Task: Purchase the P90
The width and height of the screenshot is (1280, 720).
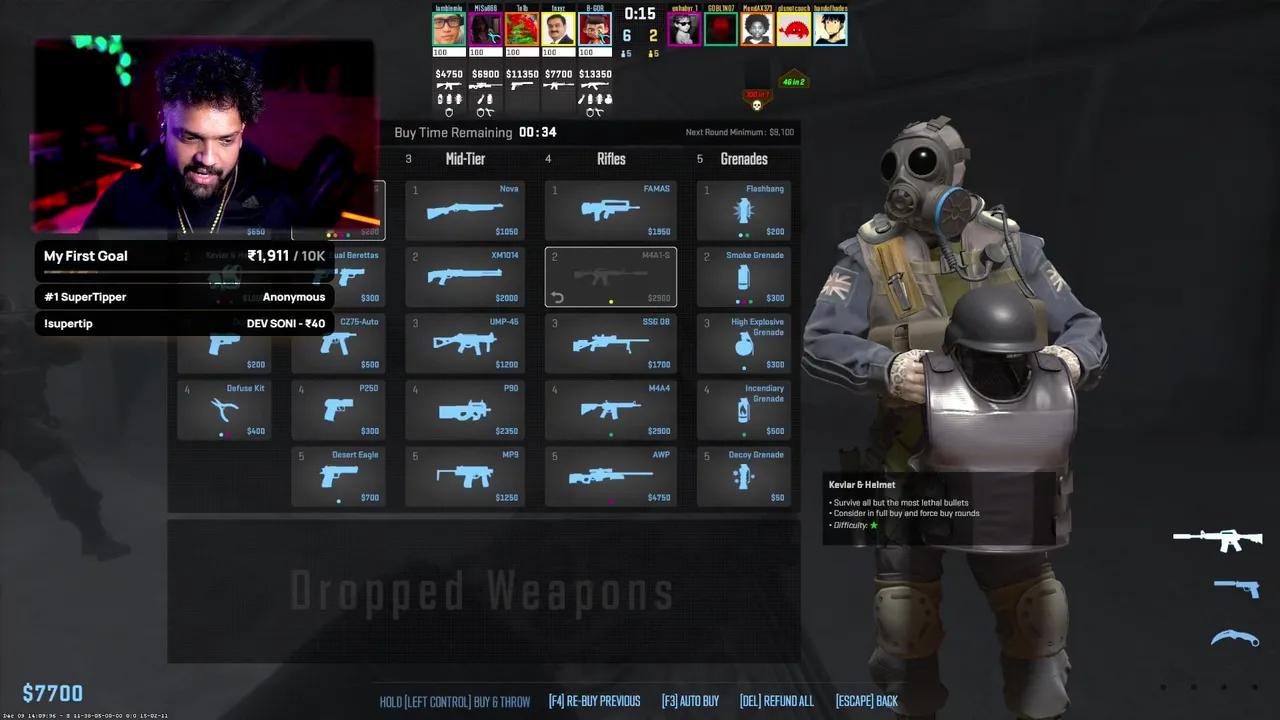Action: coord(465,410)
